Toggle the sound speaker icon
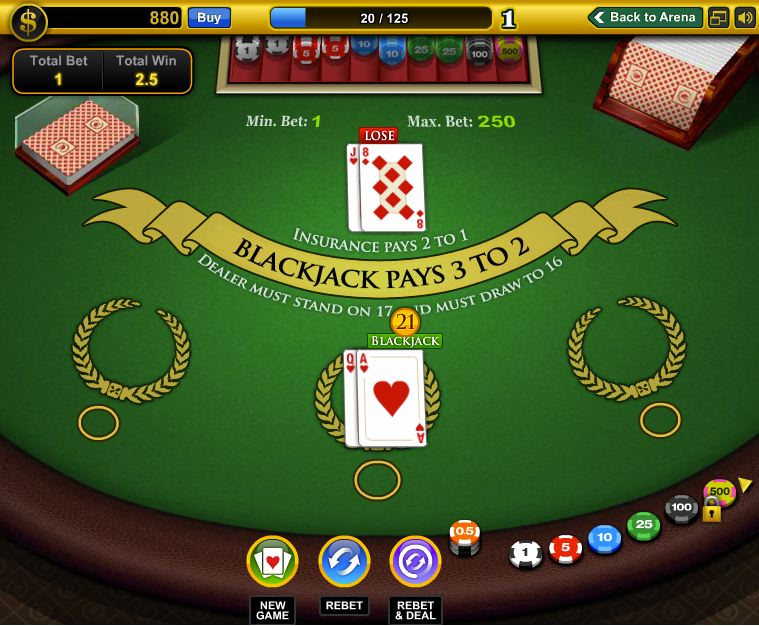 [x=744, y=17]
